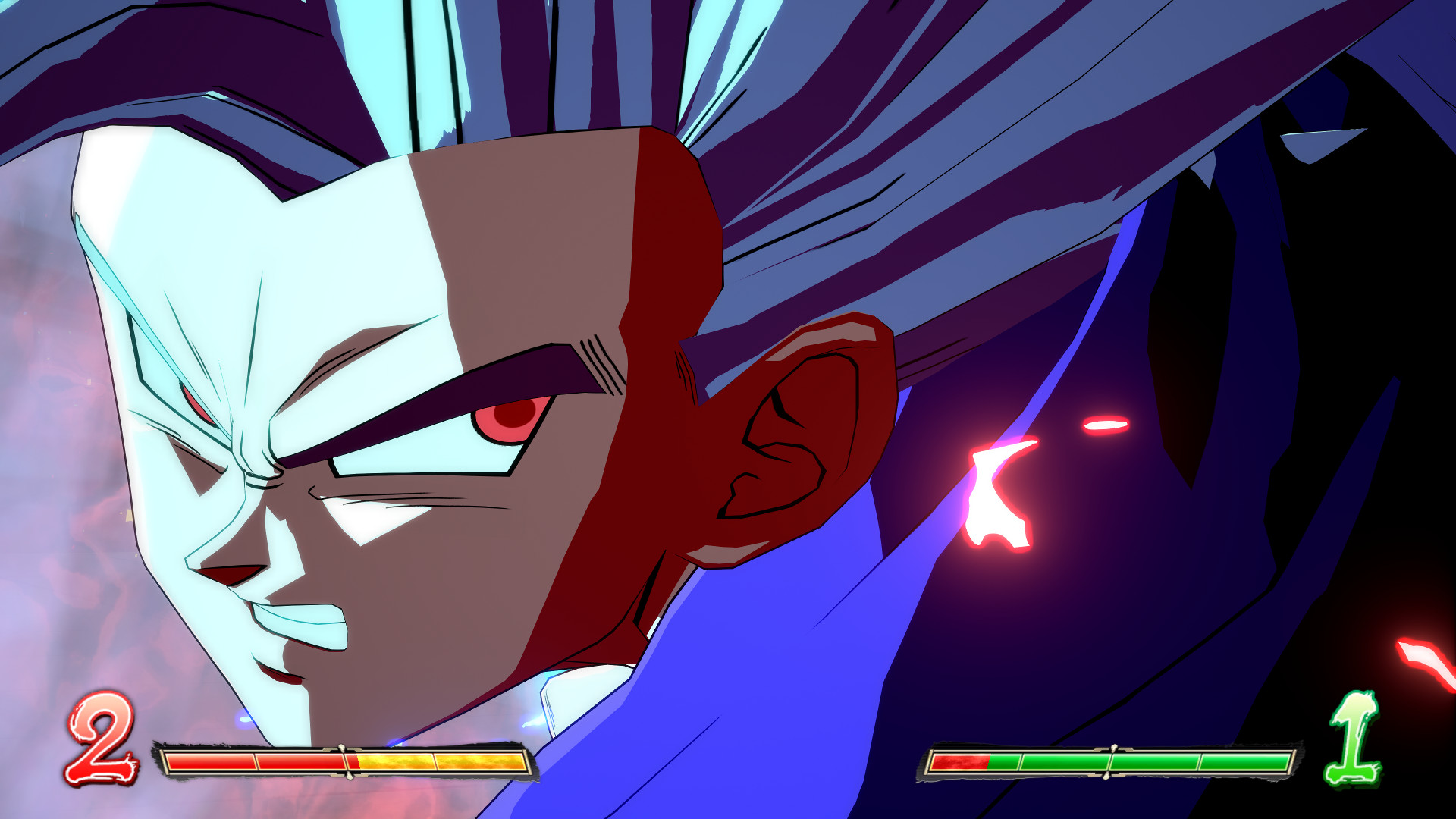This screenshot has width=1456, height=819.
Task: Click the small red energy streak near top right
Action: [x=1107, y=425]
